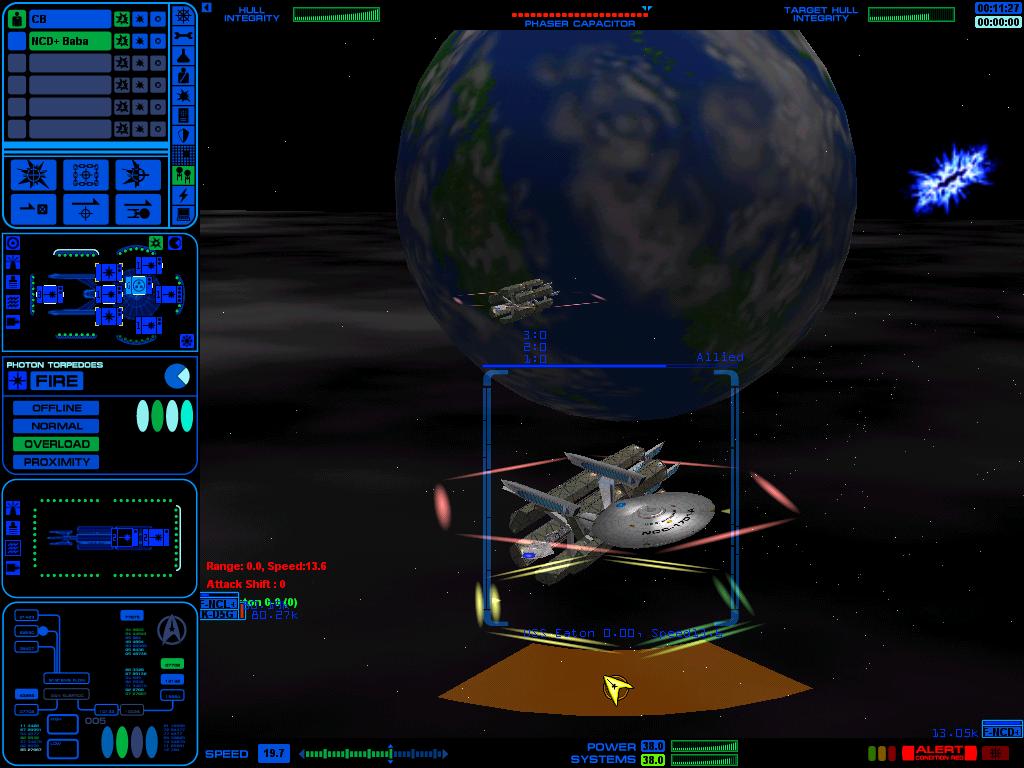Fire the photon torpedoes
1024x768 pixels.
[x=56, y=381]
